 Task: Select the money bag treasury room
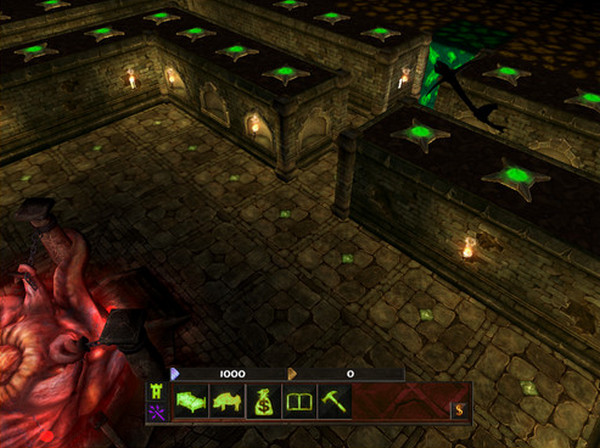point(263,404)
